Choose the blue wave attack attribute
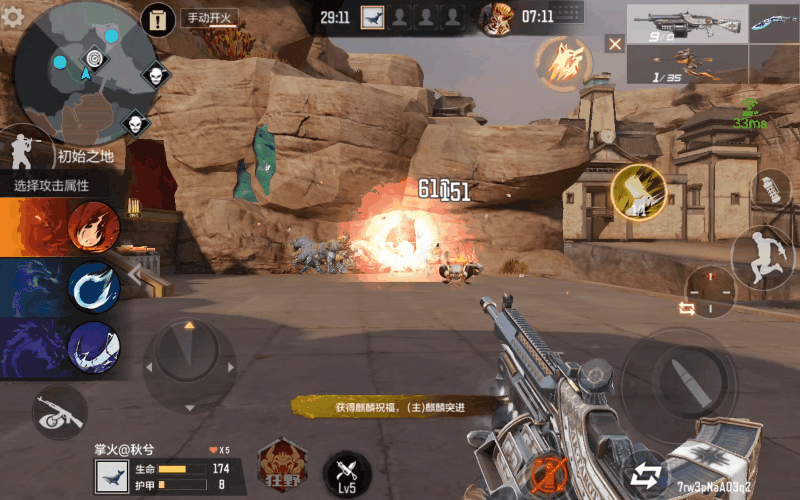 pyautogui.click(x=94, y=288)
